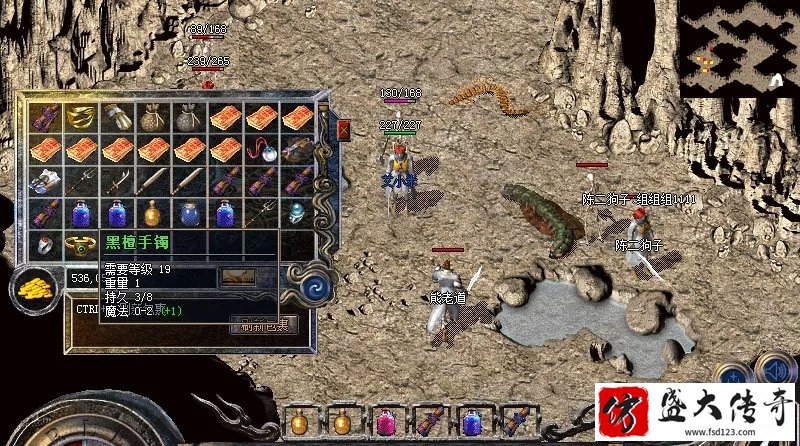Click the gold coin pile icon
Screen dimensions: 800x446
click(x=34, y=288)
